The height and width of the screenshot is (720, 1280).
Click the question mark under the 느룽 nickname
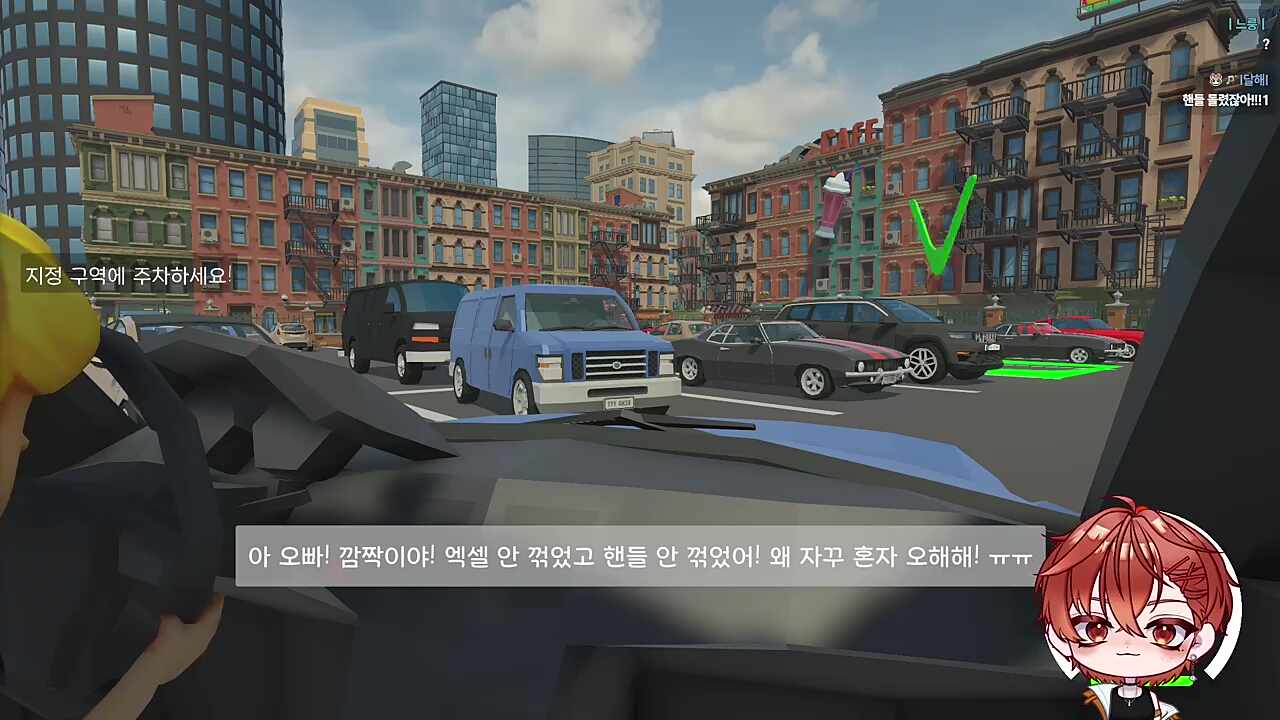(1266, 44)
